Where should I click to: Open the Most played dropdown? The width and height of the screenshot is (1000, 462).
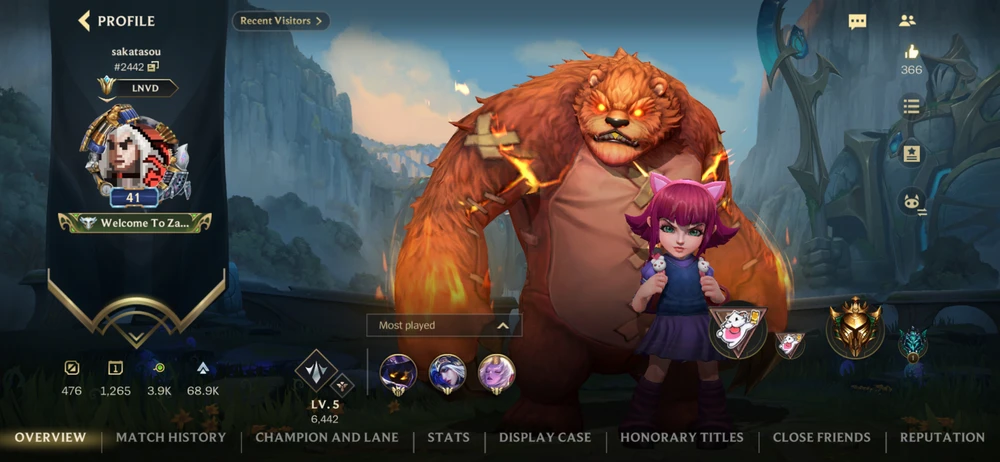click(444, 325)
